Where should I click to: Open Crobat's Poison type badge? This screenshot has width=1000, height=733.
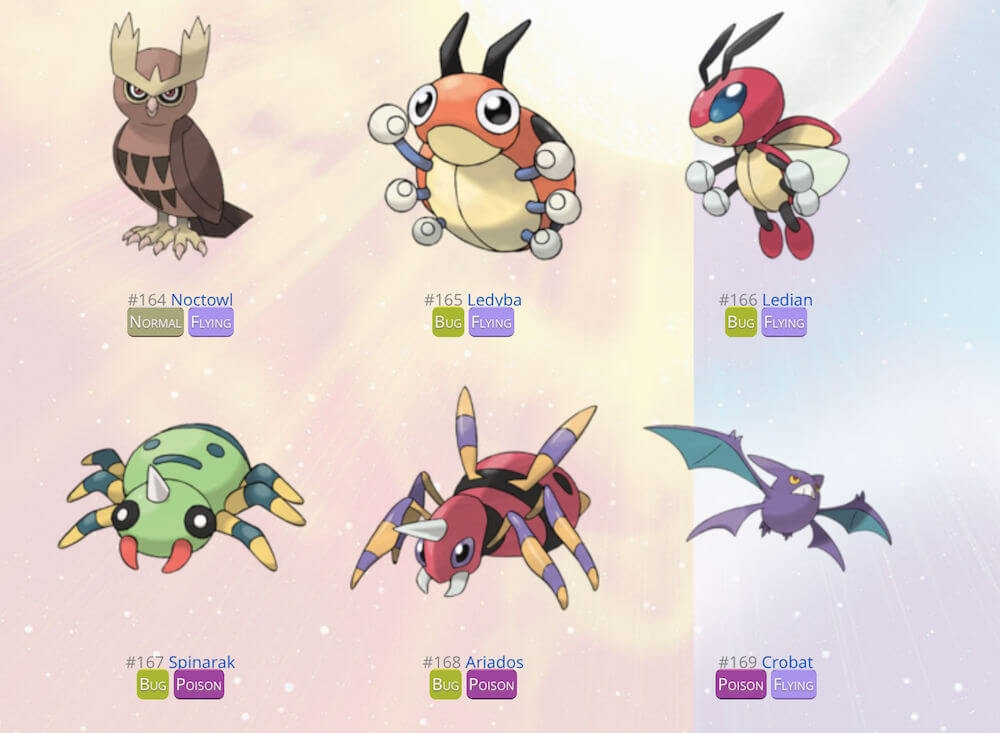pos(741,685)
